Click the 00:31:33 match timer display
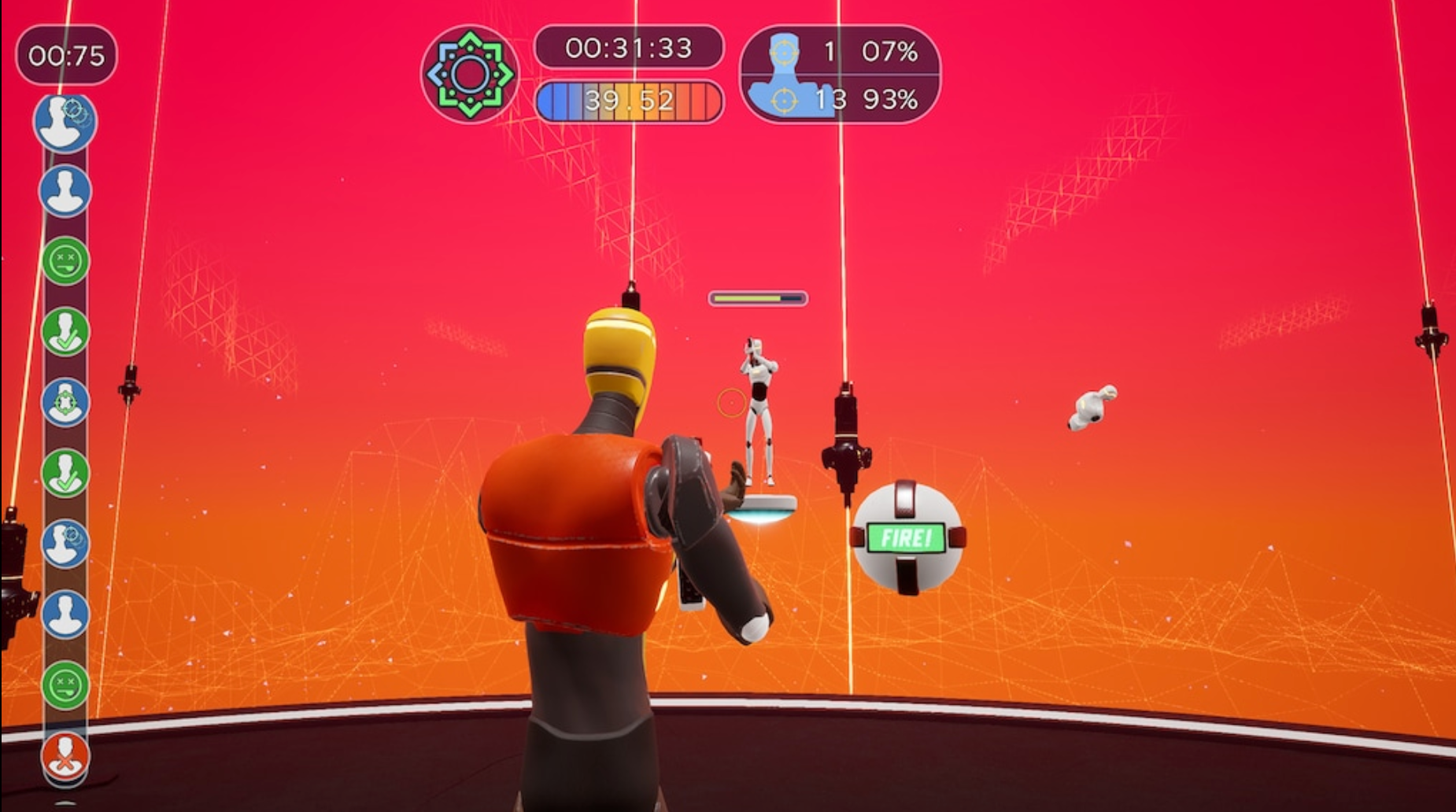Viewport: 1456px width, 812px height. pyautogui.click(x=630, y=48)
